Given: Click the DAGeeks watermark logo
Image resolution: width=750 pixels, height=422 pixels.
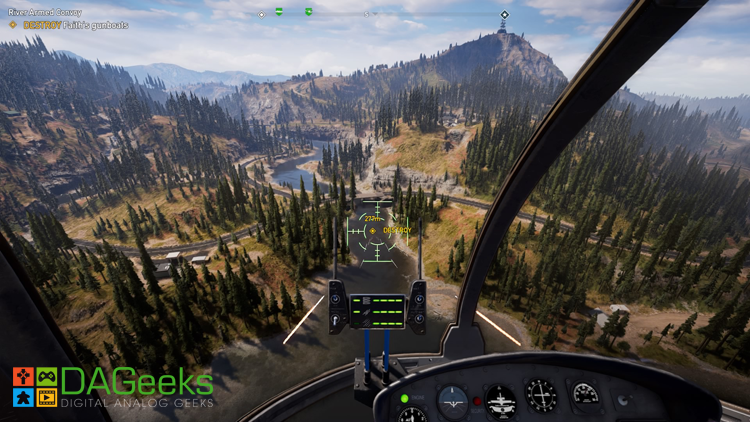Looking at the screenshot, I should pyautogui.click(x=112, y=387).
